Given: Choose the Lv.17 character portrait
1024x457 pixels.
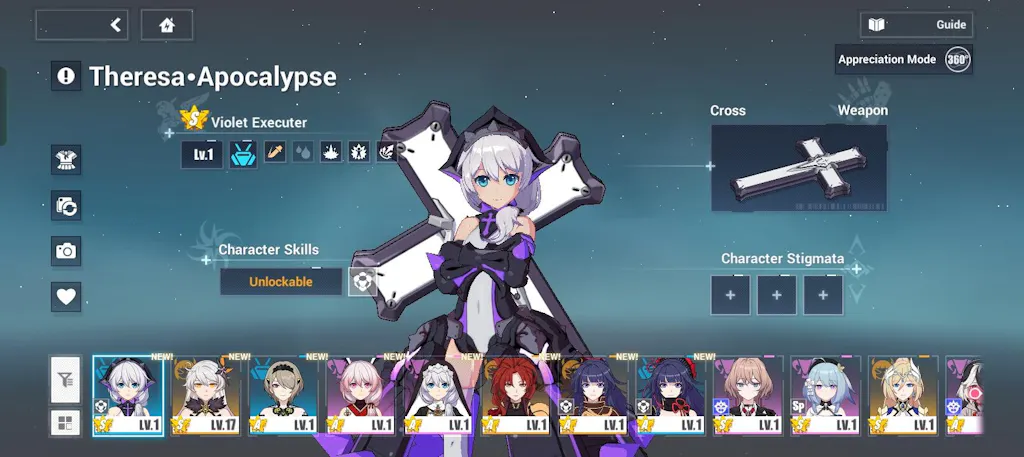Looking at the screenshot, I should click(x=206, y=395).
